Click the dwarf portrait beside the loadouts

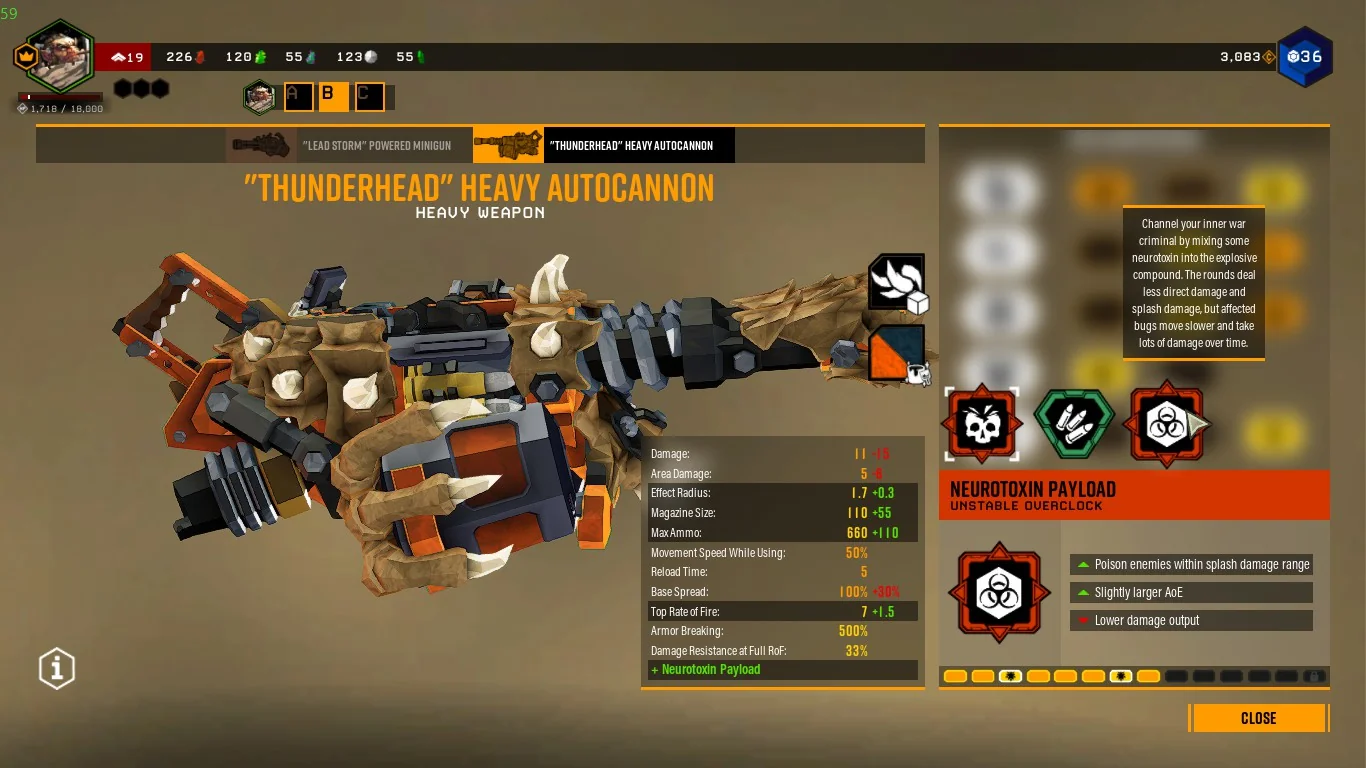coord(260,97)
